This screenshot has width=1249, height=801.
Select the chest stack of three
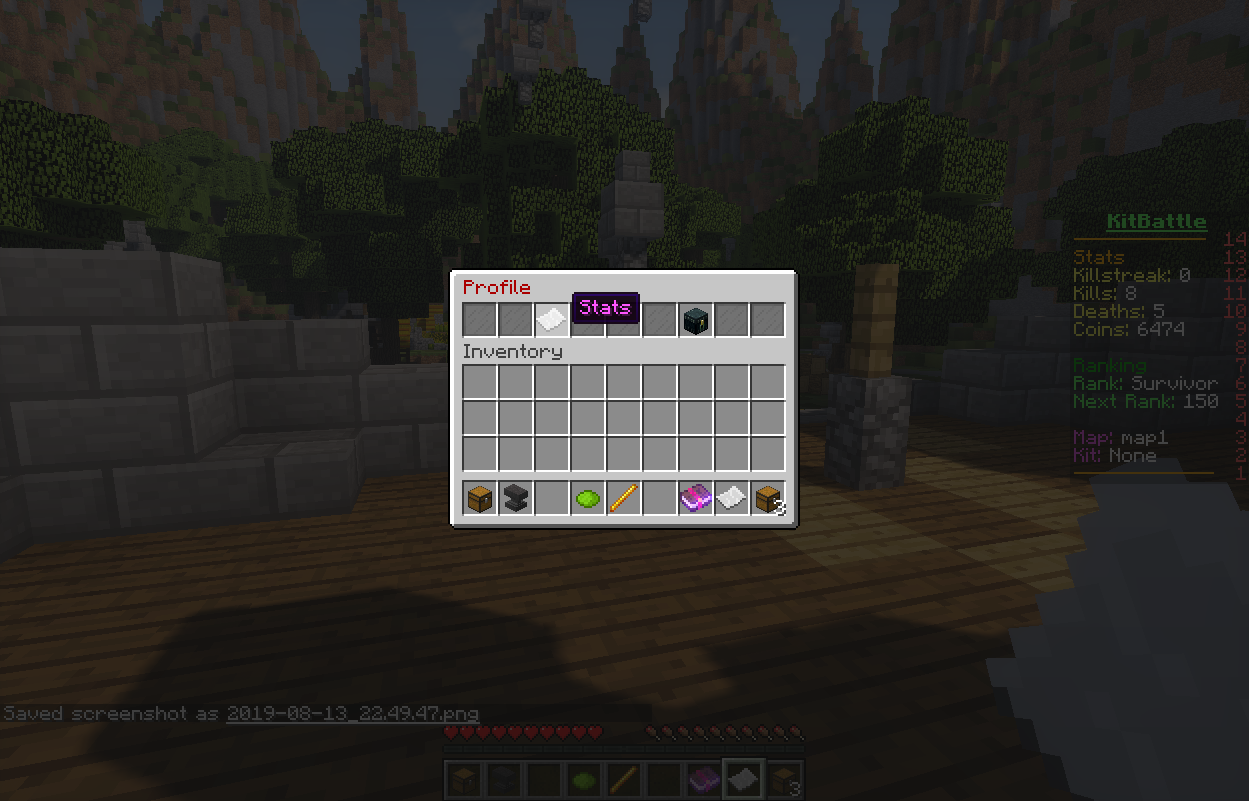click(767, 497)
